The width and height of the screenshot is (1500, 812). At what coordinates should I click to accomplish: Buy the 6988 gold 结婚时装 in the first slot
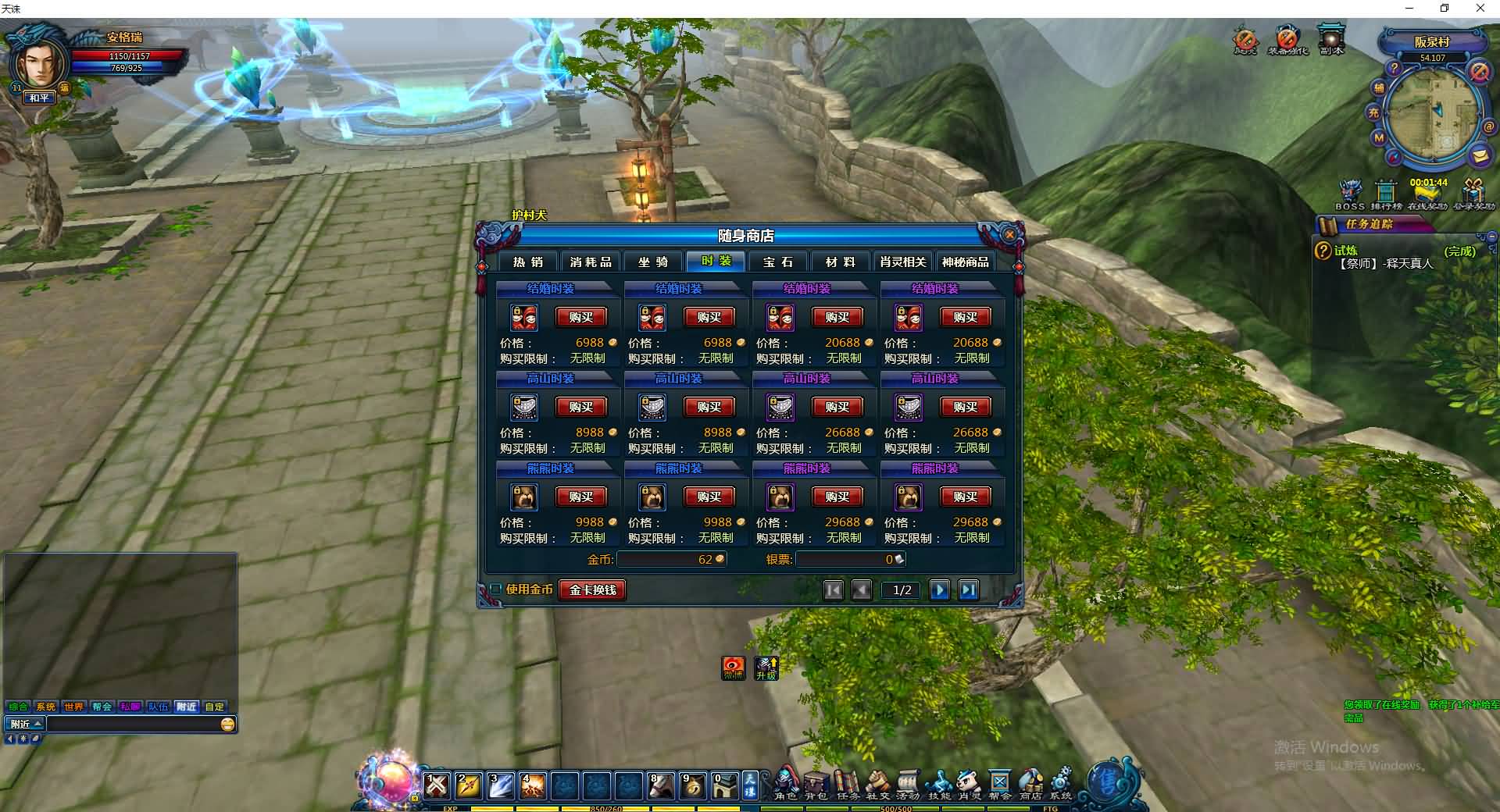click(x=580, y=317)
